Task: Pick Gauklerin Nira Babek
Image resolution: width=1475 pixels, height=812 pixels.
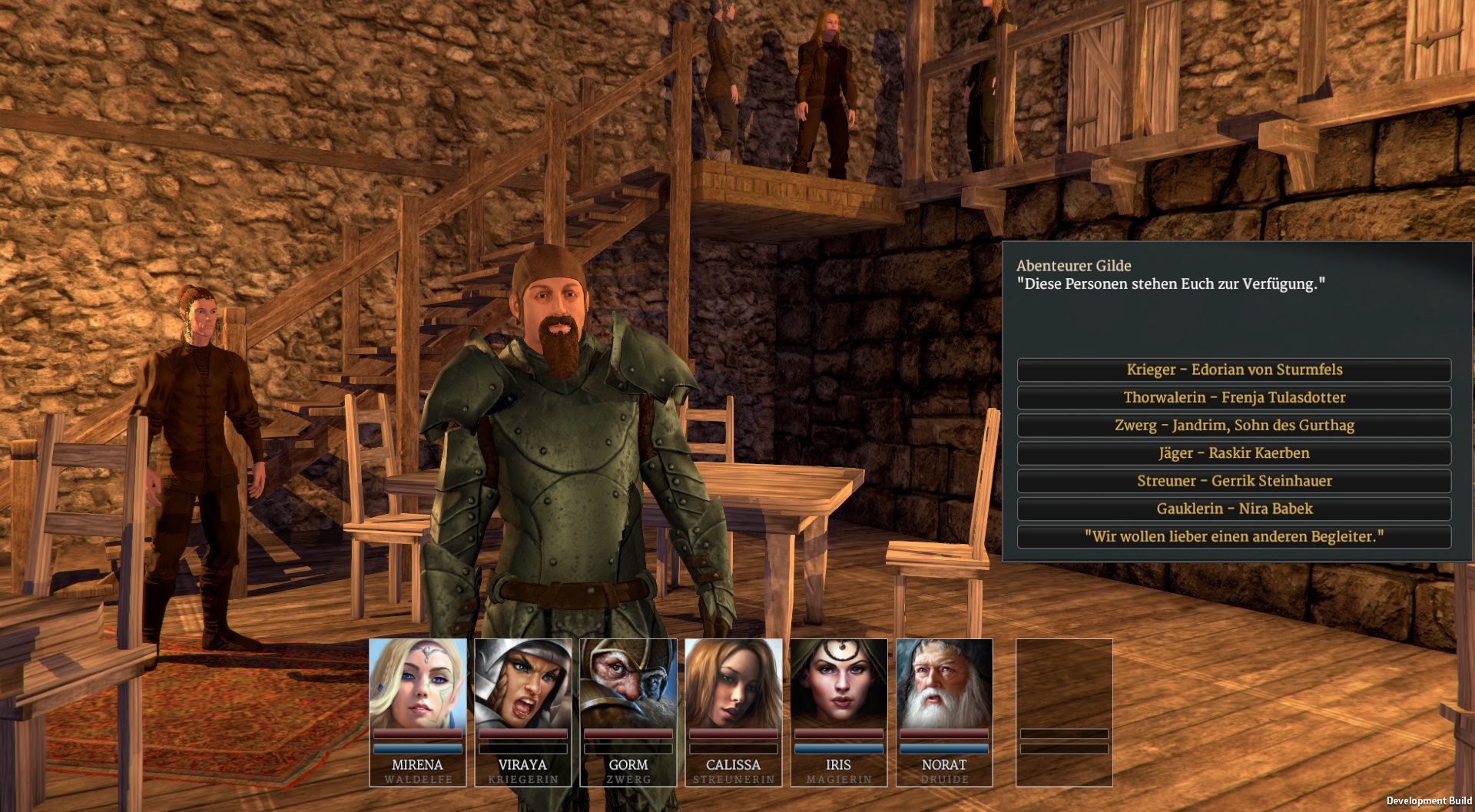Action: (1234, 509)
